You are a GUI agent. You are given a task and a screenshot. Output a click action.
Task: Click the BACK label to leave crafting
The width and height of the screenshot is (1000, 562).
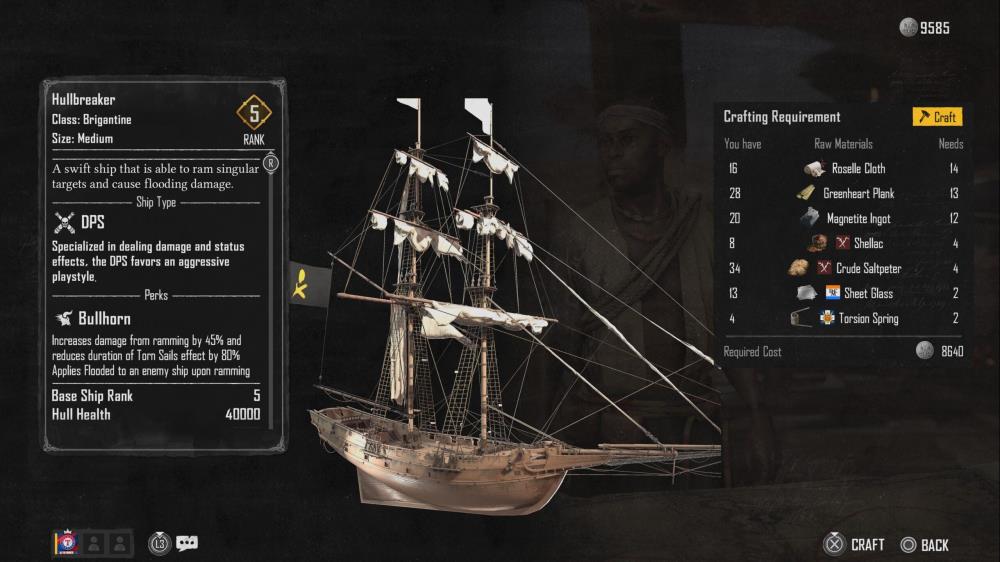point(934,545)
